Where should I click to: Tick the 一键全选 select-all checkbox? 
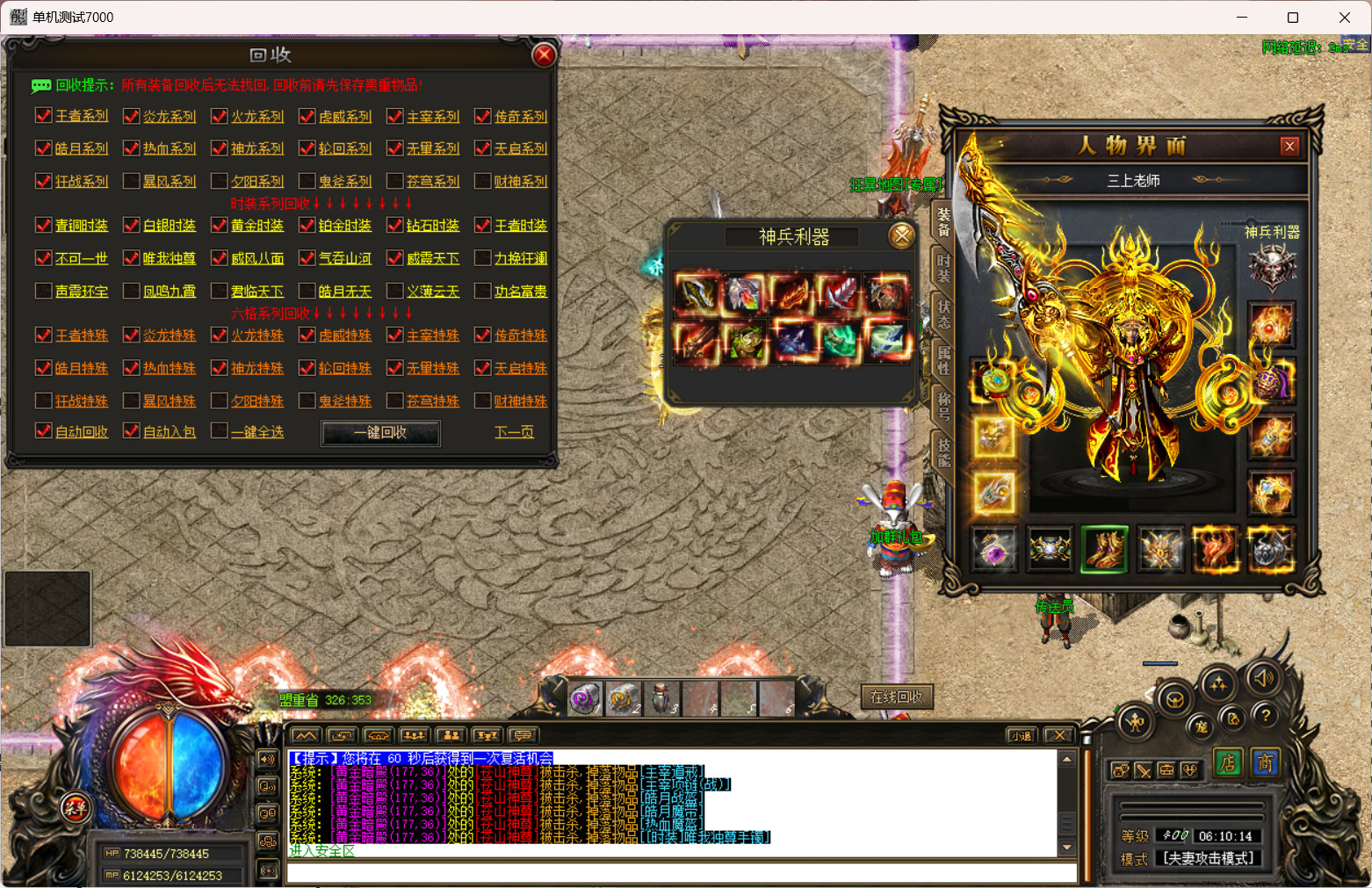tap(220, 431)
